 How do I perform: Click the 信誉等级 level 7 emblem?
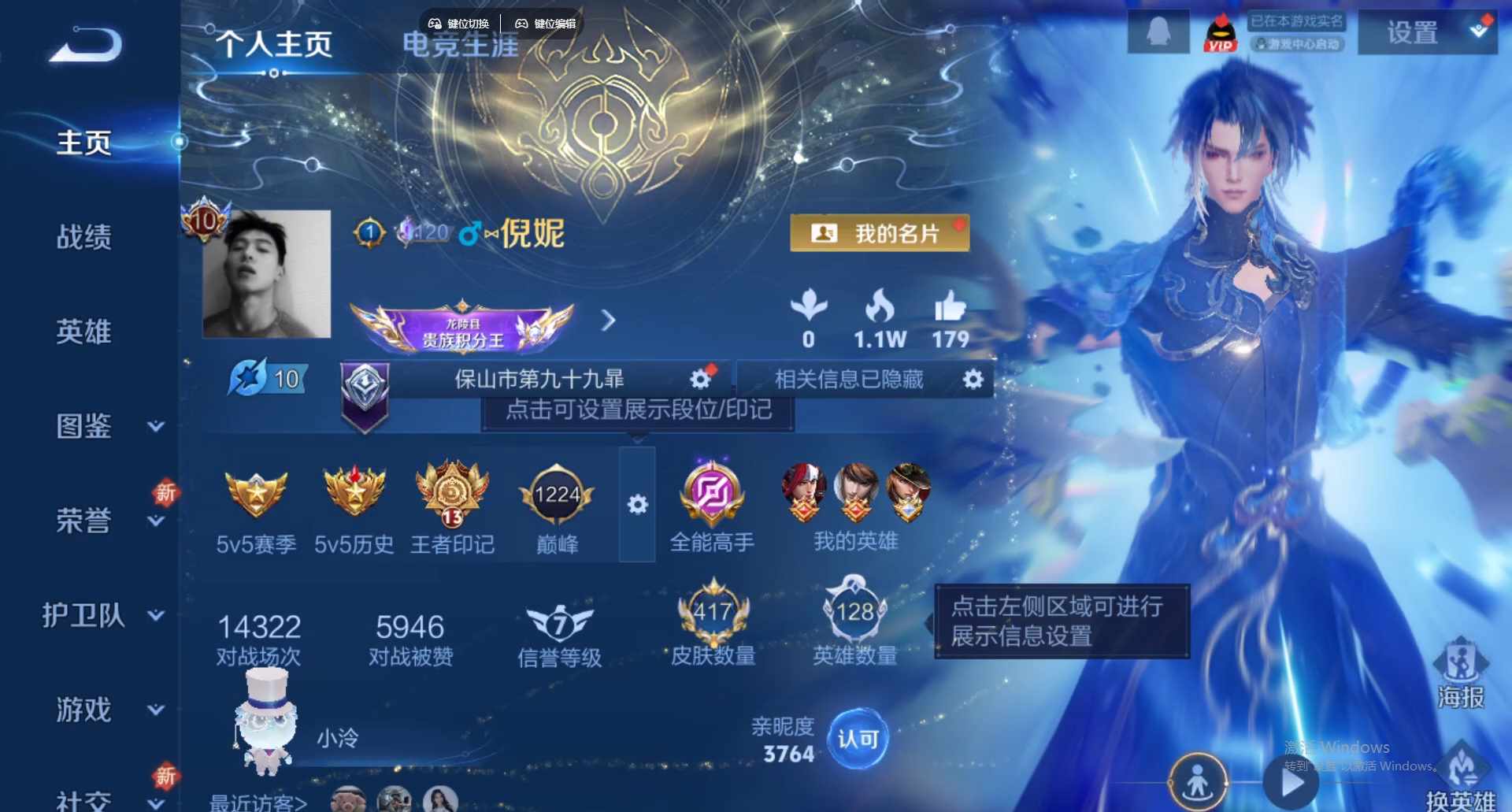(x=558, y=621)
